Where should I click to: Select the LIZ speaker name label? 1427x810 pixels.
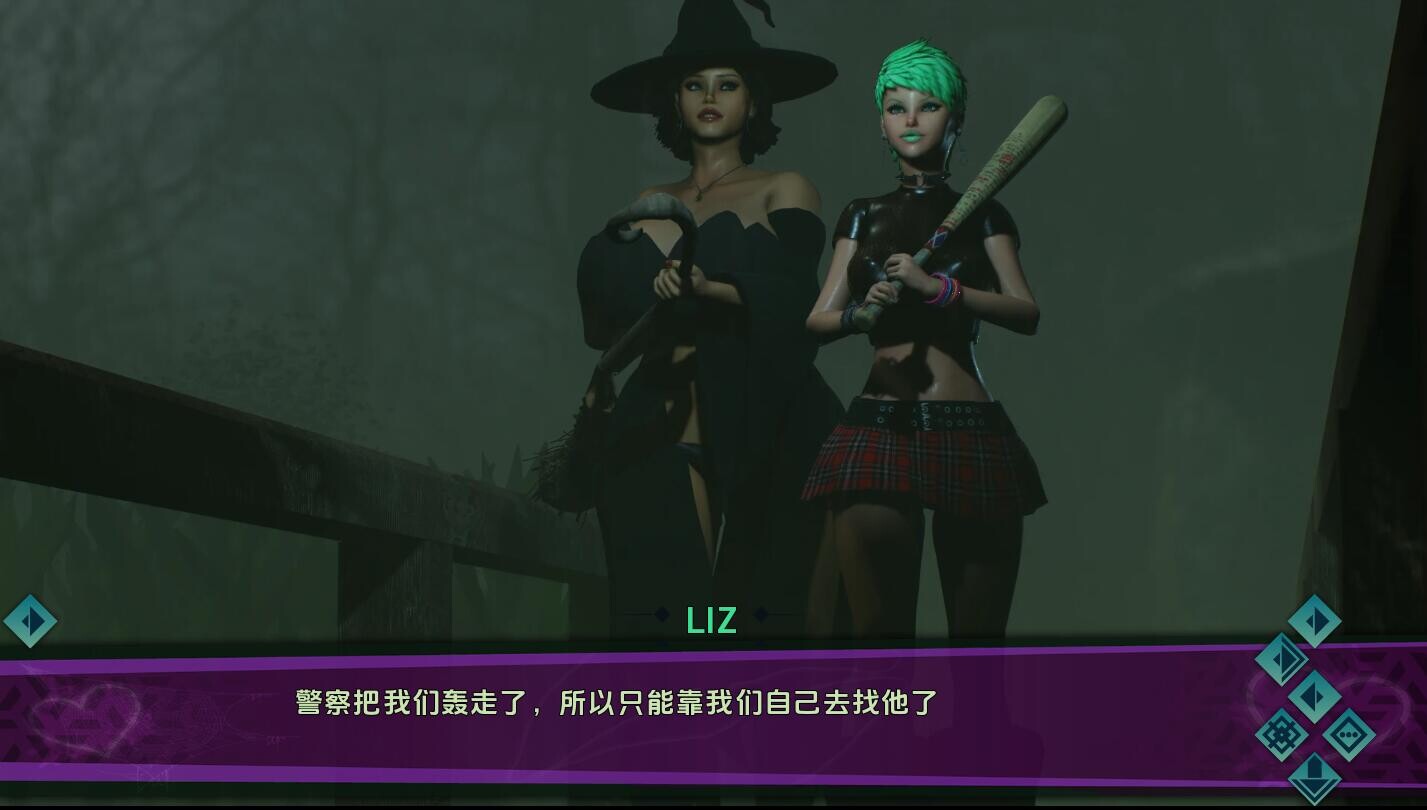point(713,620)
